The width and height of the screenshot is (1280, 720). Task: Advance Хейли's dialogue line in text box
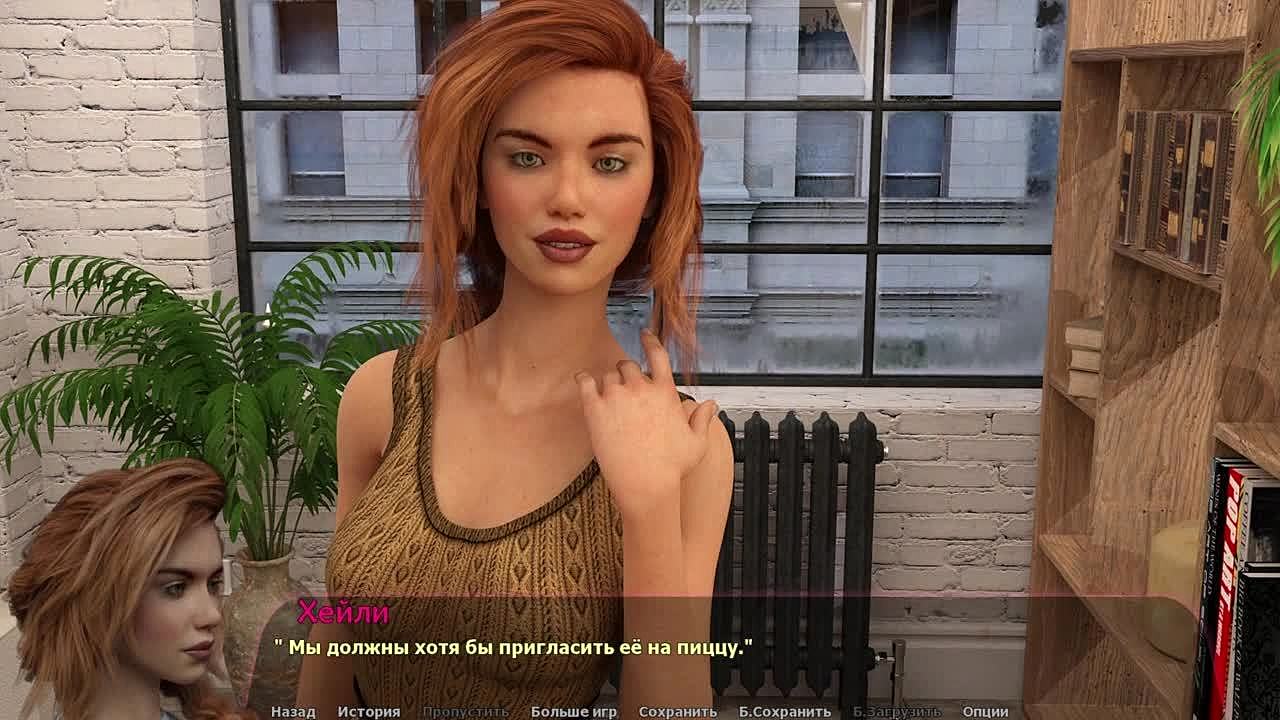640,648
